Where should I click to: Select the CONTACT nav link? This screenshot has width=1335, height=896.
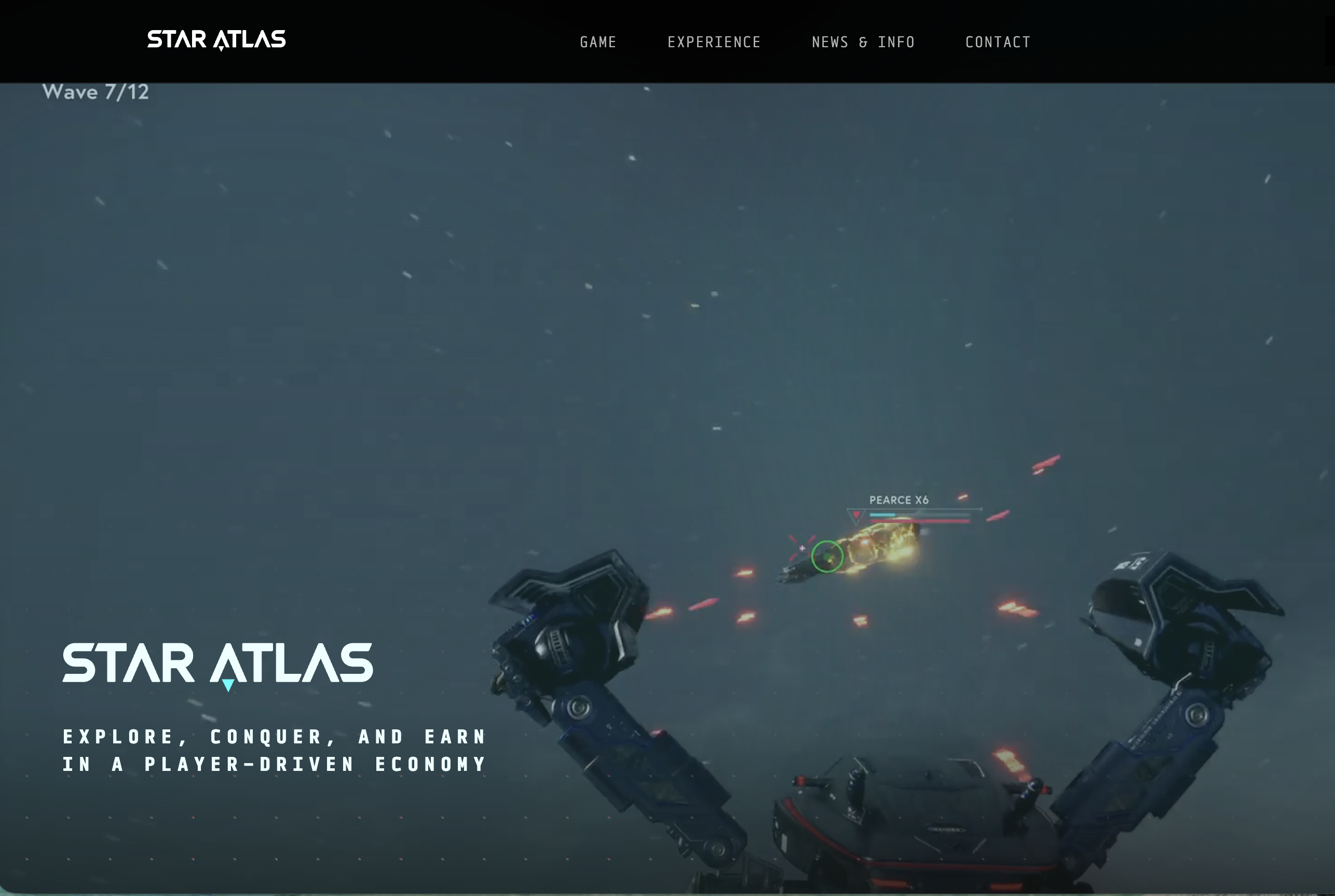coord(998,42)
